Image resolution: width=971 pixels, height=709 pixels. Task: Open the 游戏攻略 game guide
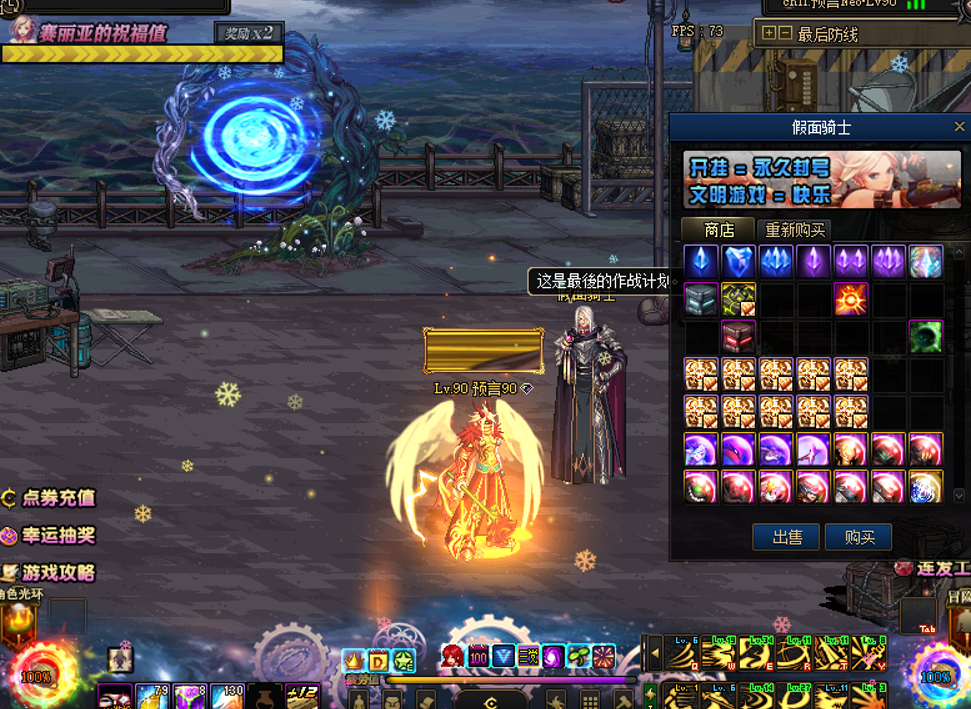click(x=50, y=572)
